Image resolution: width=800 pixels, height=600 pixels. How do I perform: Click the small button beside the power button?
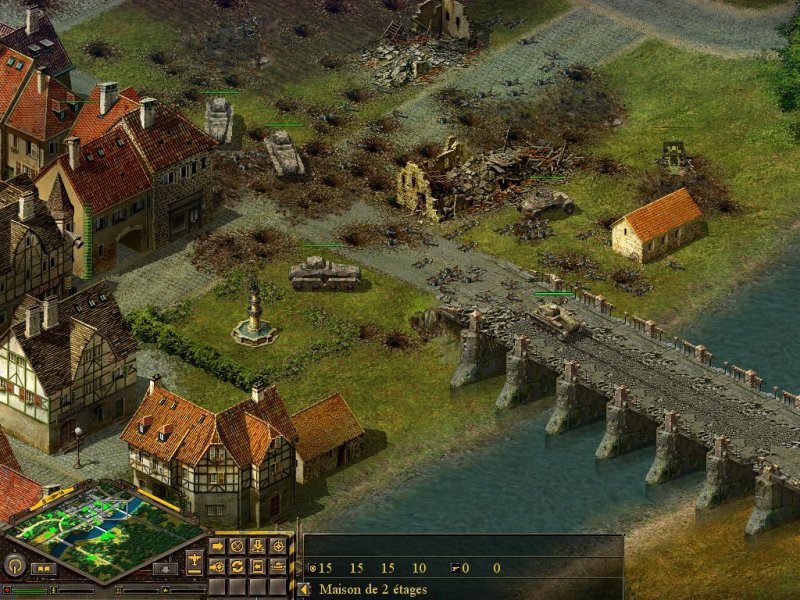coord(43,569)
